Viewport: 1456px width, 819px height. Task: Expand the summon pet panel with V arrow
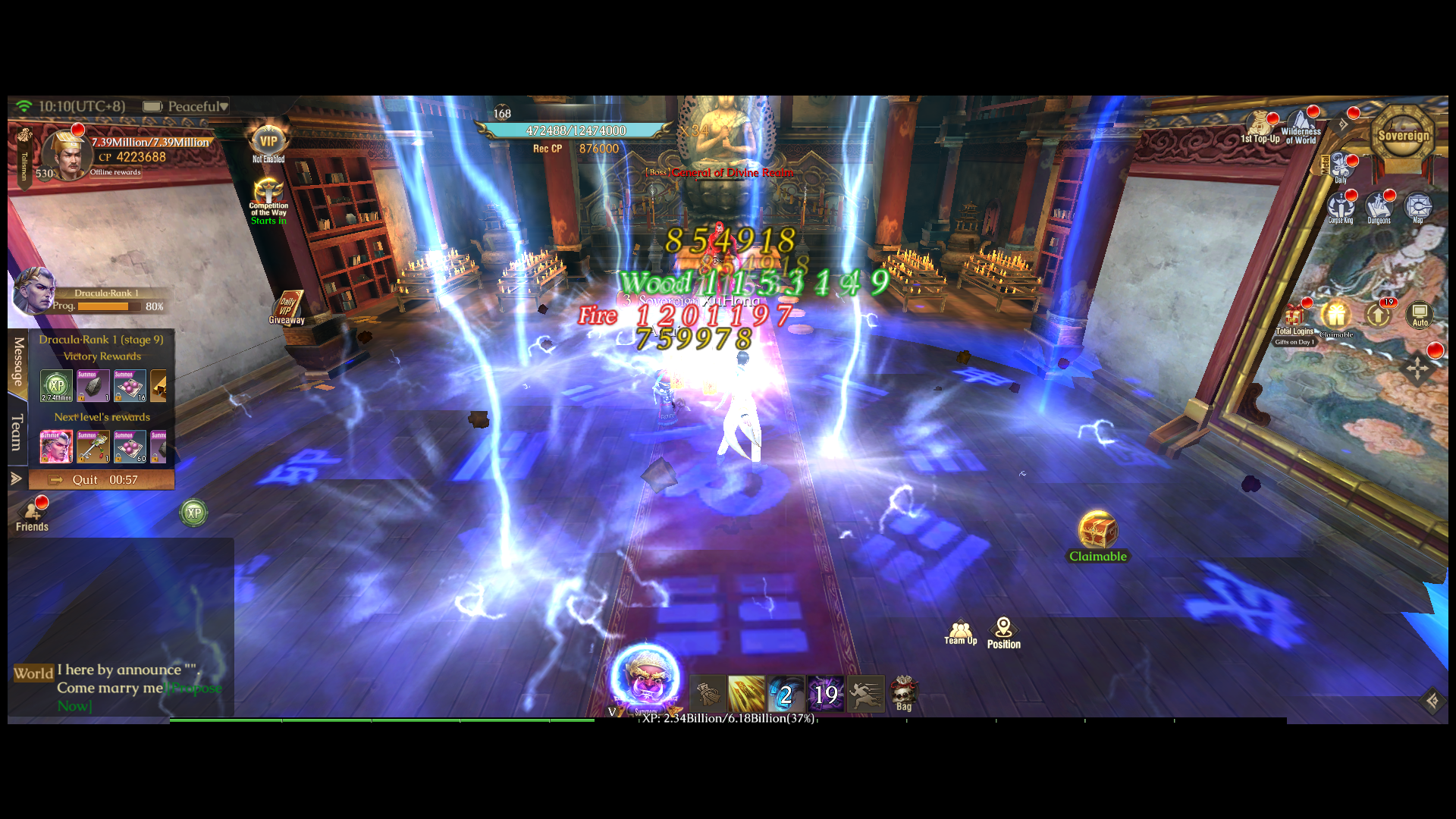pos(610,711)
